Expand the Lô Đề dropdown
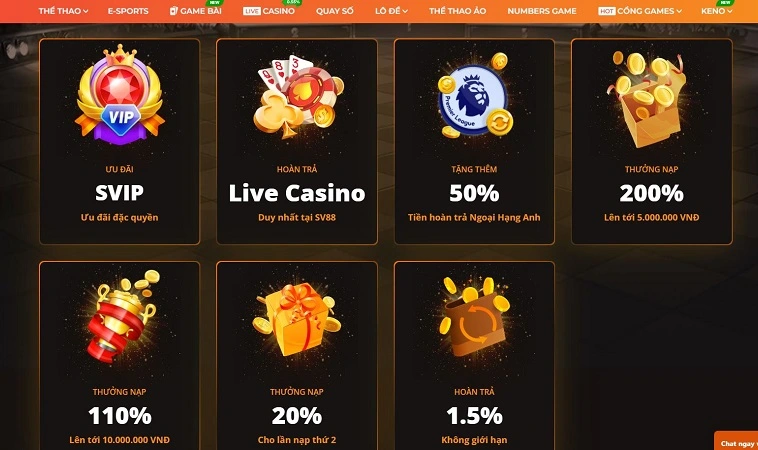 [394, 10]
